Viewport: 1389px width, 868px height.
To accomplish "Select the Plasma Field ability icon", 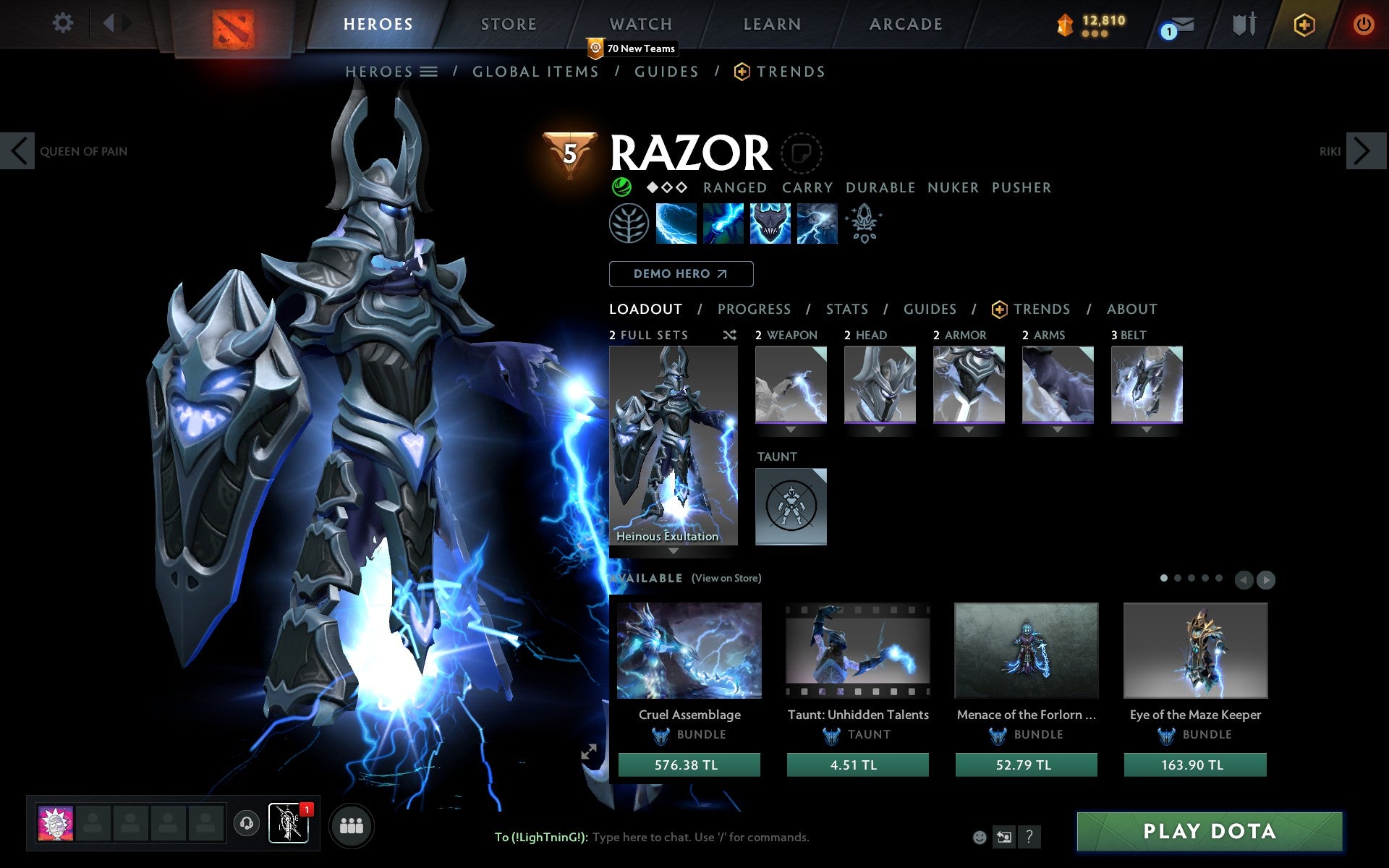I will point(676,224).
